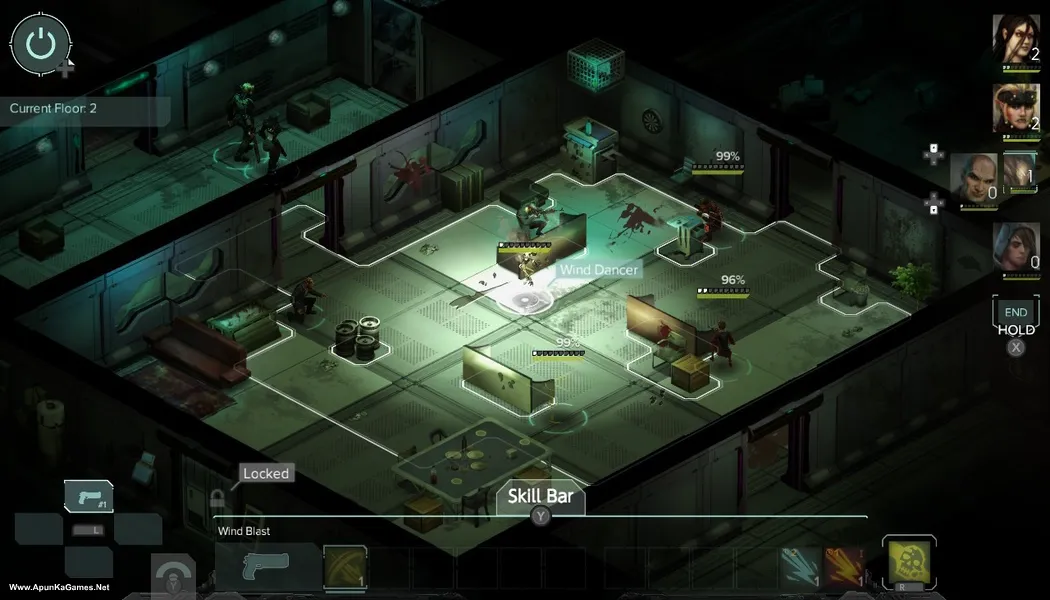Select the portrait with the officer cap
This screenshot has height=600, width=1050.
tap(1015, 107)
